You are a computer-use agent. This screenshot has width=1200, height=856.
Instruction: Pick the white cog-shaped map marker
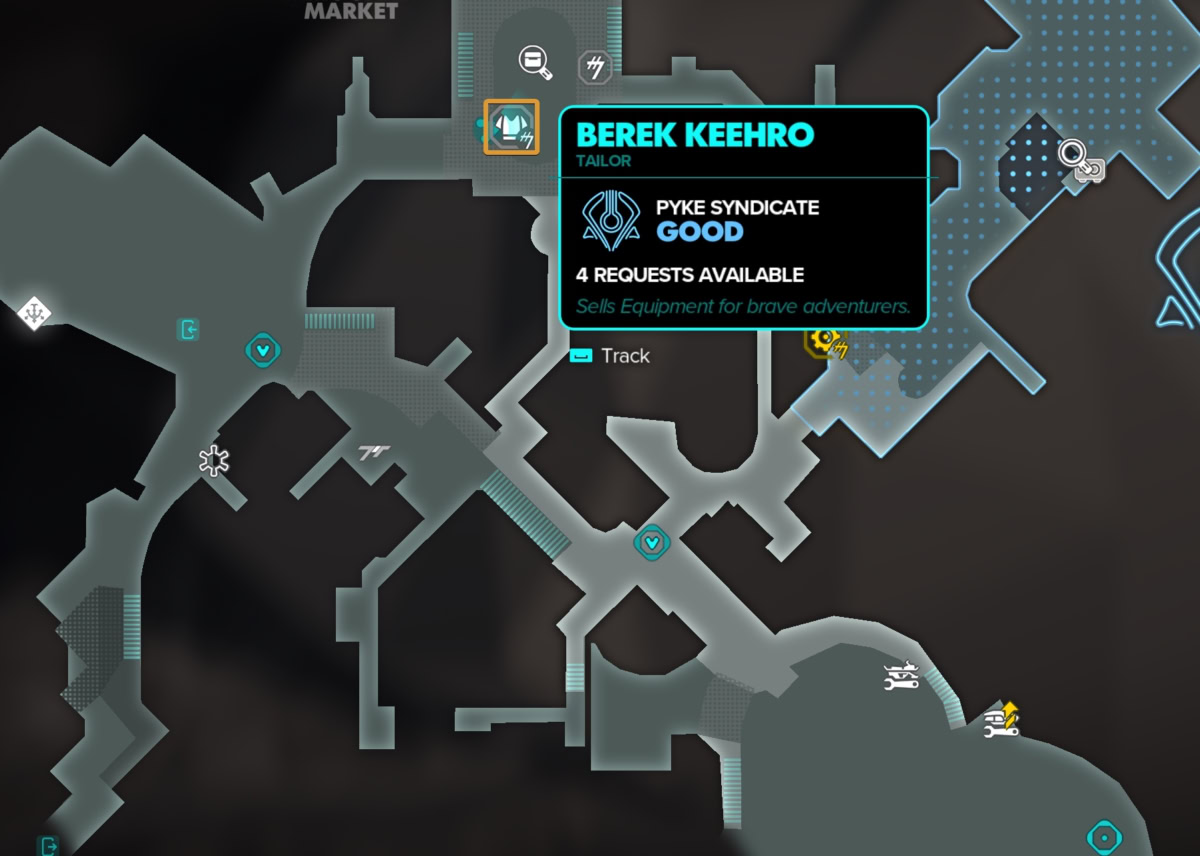point(213,460)
